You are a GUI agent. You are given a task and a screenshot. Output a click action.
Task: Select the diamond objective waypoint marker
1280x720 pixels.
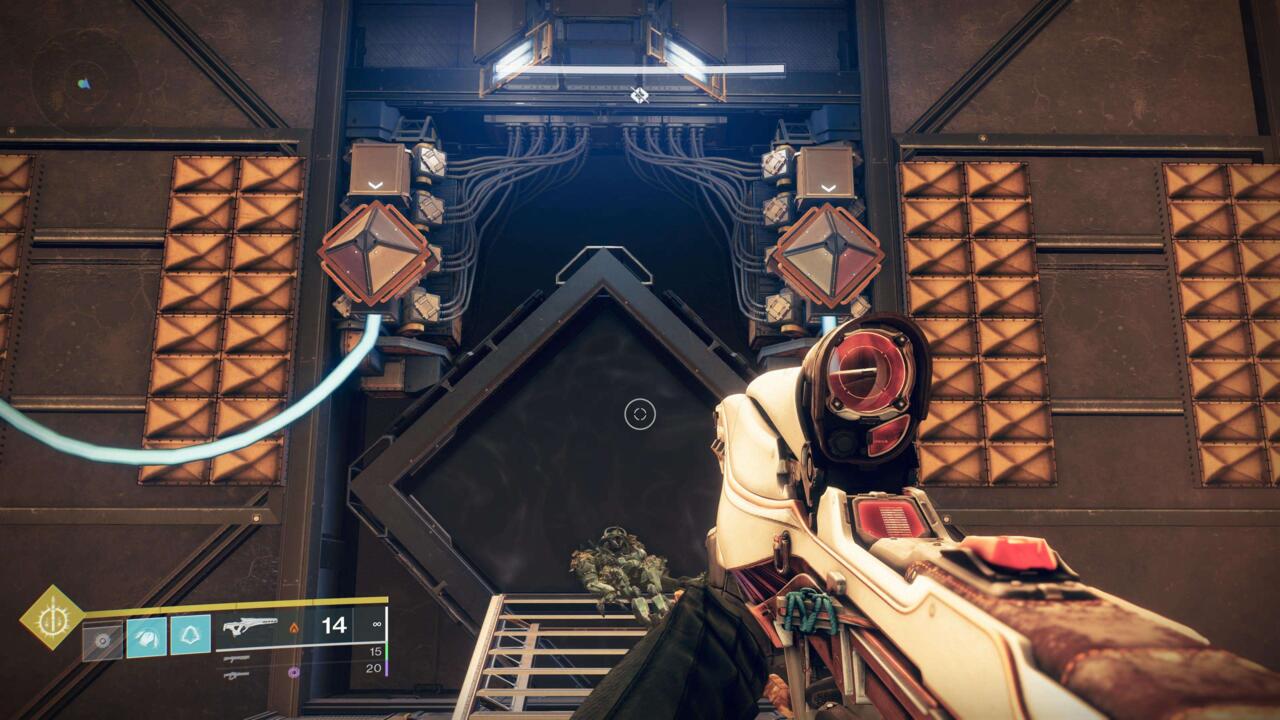click(640, 95)
